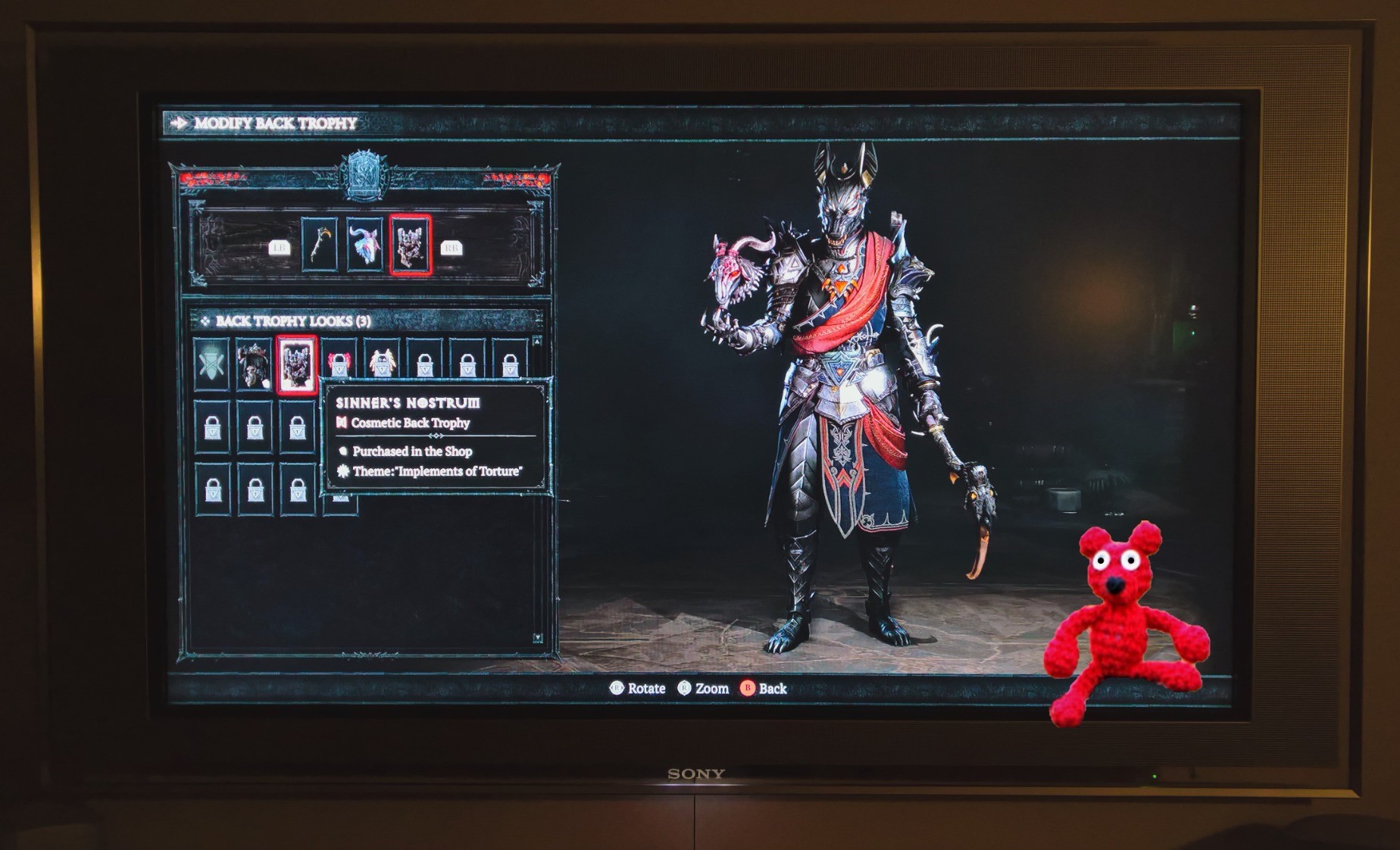Click the scroll-up arrow of the looks list

point(537,342)
